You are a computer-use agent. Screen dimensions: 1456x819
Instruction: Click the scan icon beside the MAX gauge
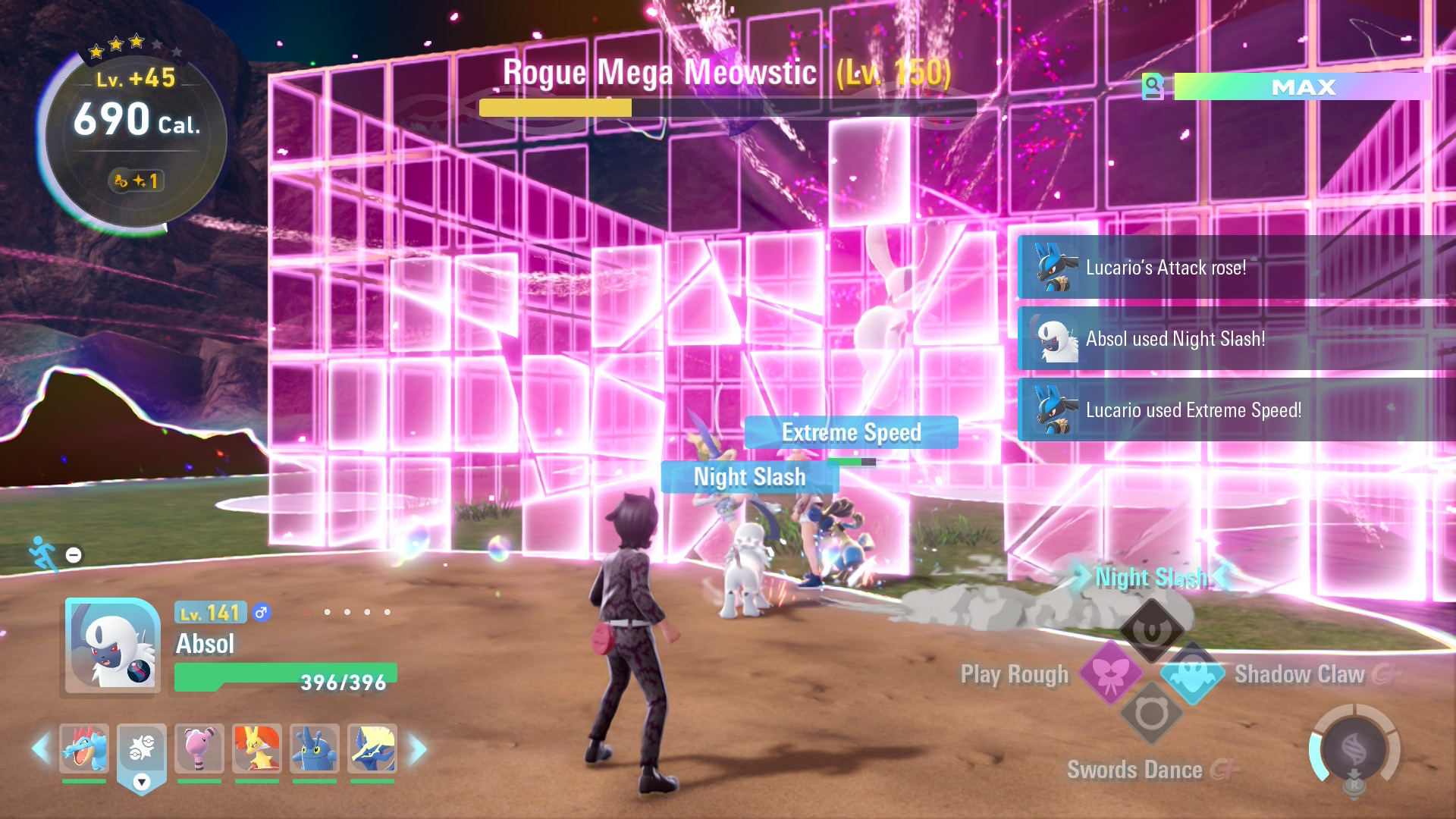[x=1153, y=86]
